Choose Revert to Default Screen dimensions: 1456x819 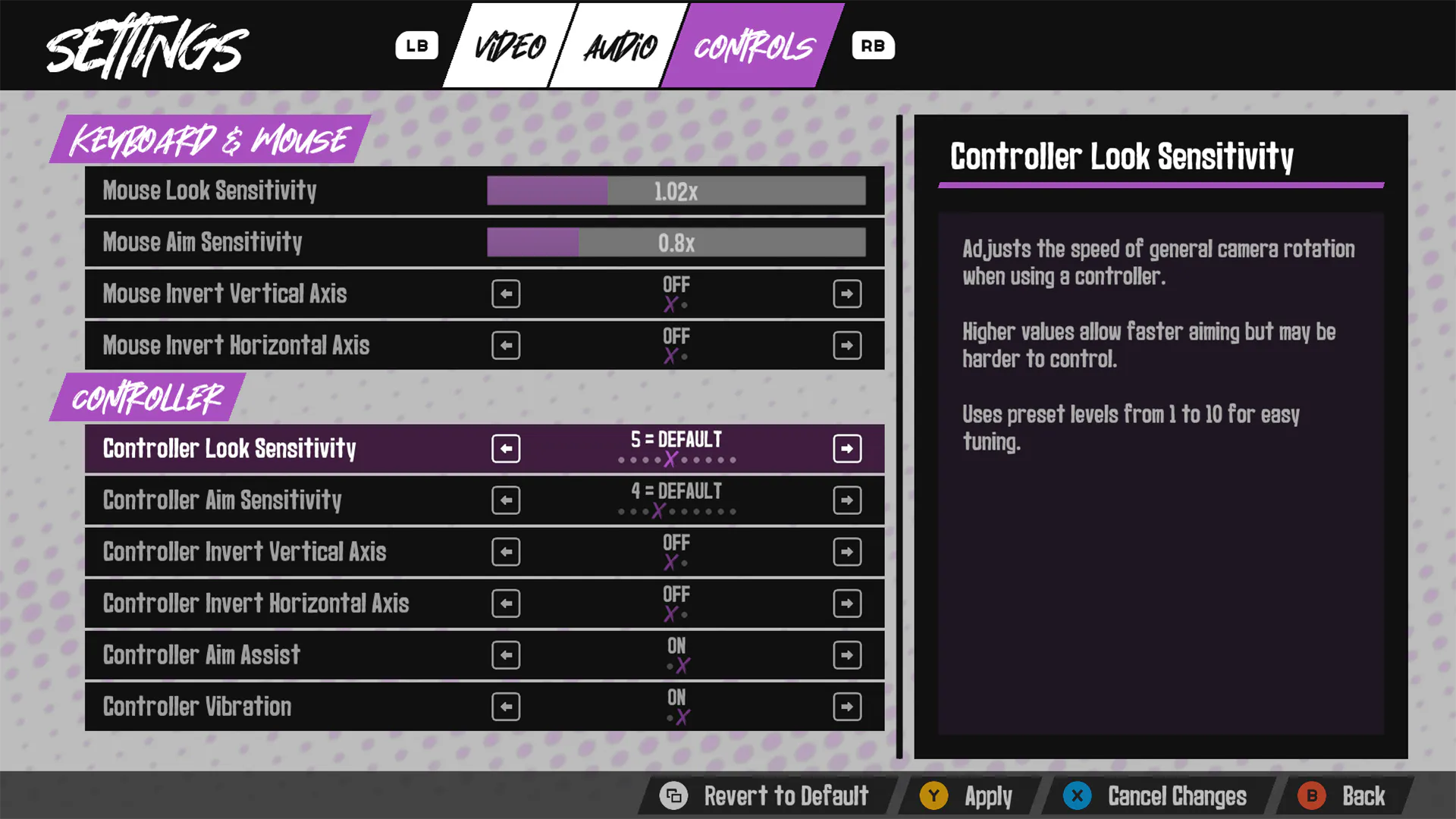[x=766, y=796]
